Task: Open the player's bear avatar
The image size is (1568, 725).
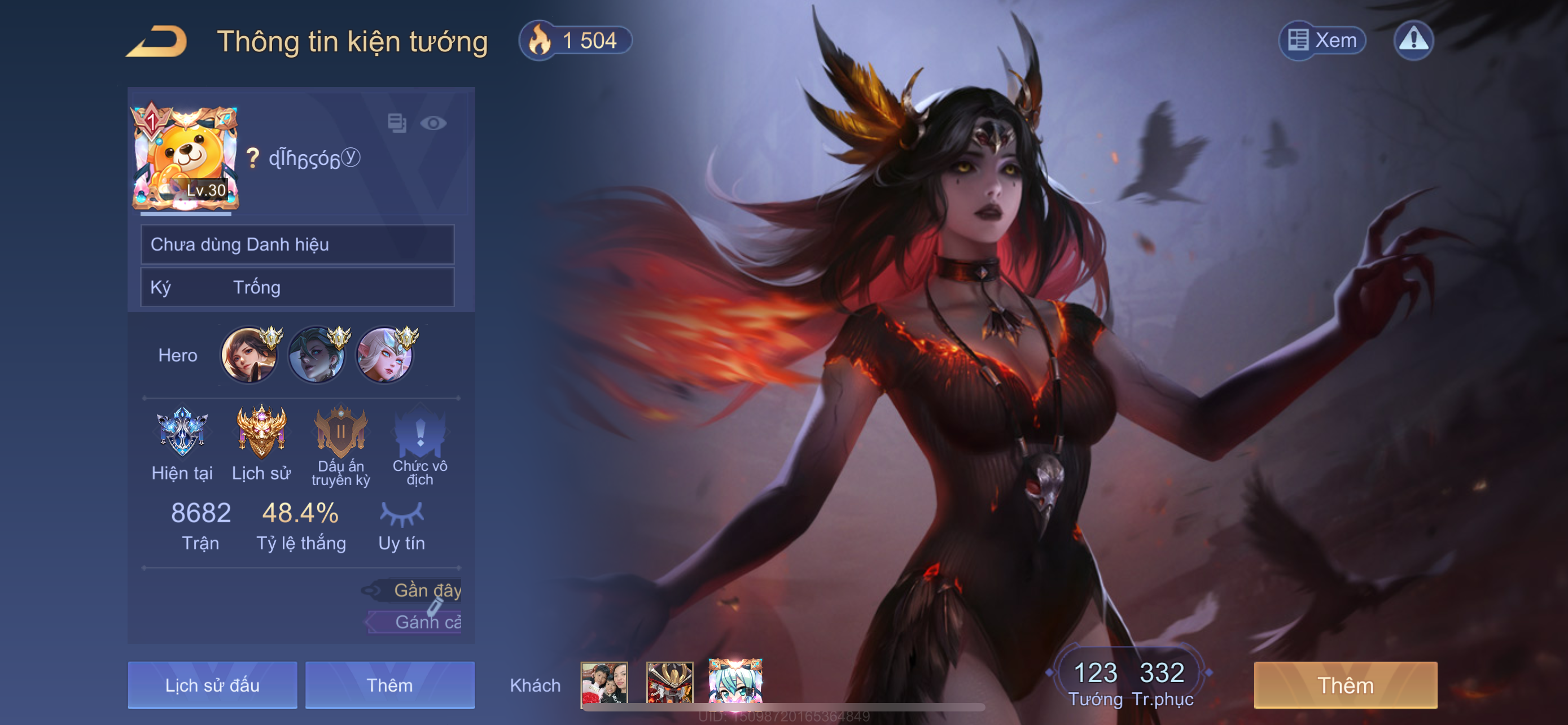Action: click(x=185, y=158)
